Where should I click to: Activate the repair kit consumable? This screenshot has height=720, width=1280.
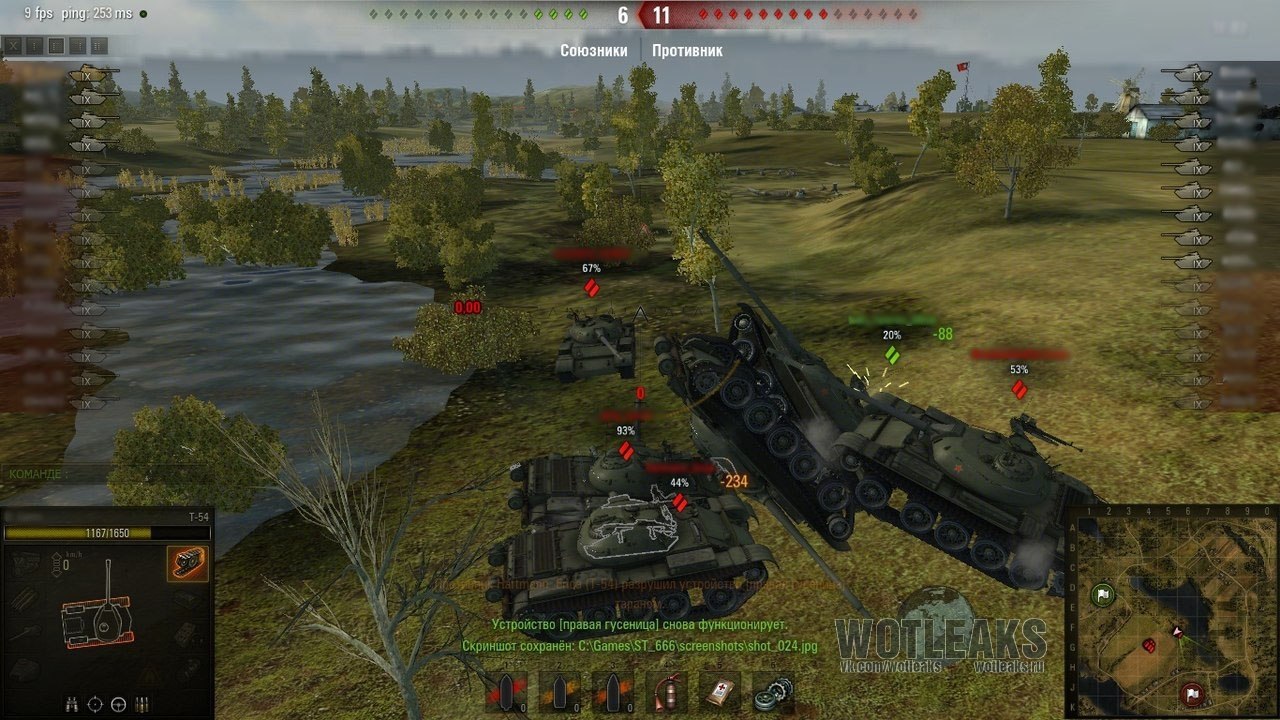771,691
